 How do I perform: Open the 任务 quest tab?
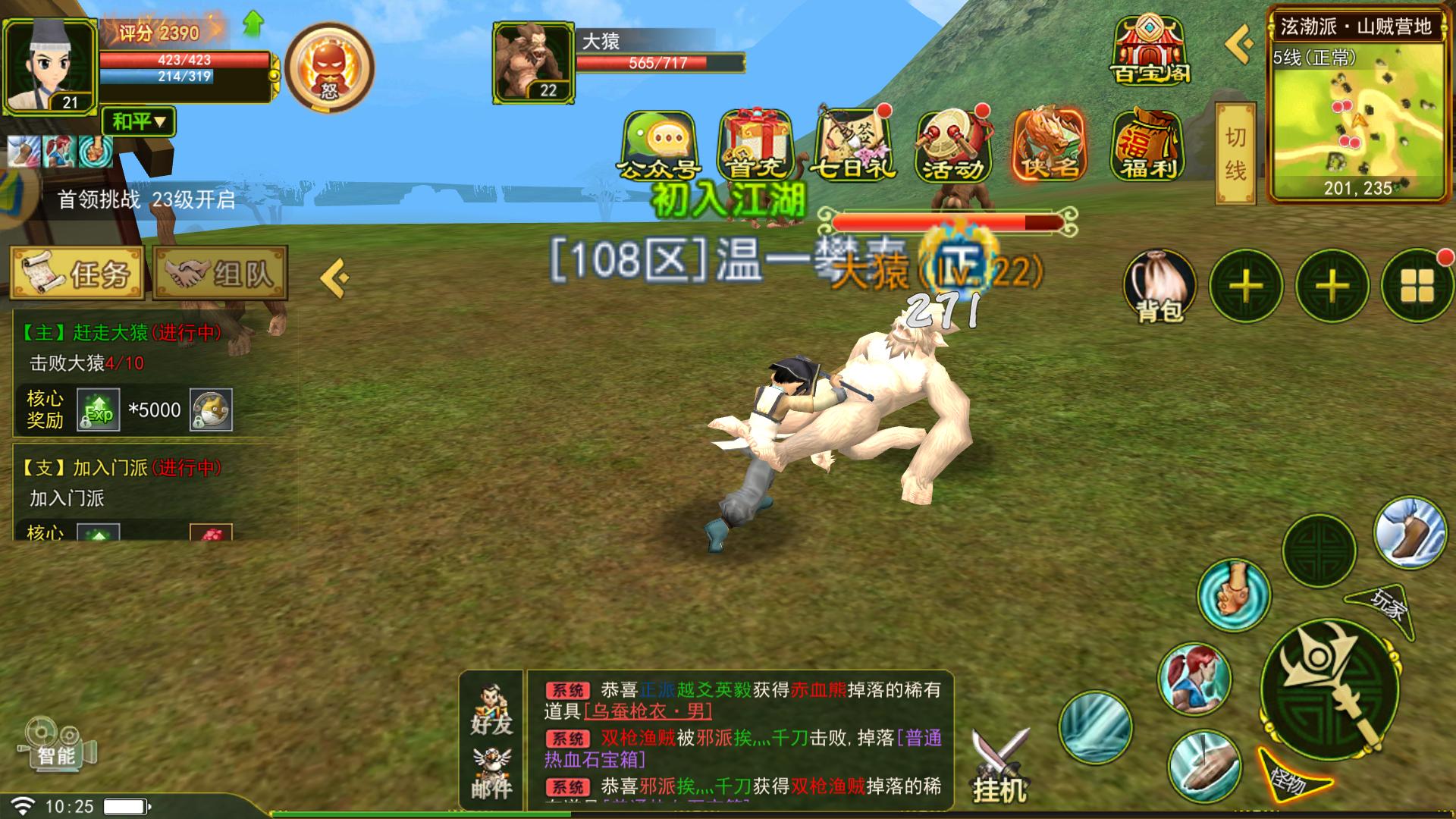[77, 273]
